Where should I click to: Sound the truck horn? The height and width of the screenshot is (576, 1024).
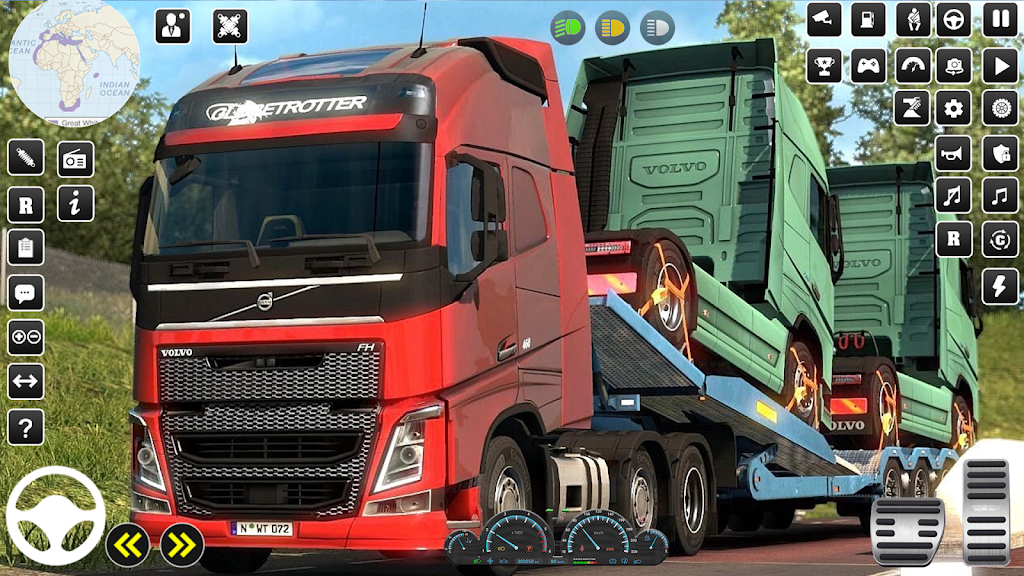(953, 153)
